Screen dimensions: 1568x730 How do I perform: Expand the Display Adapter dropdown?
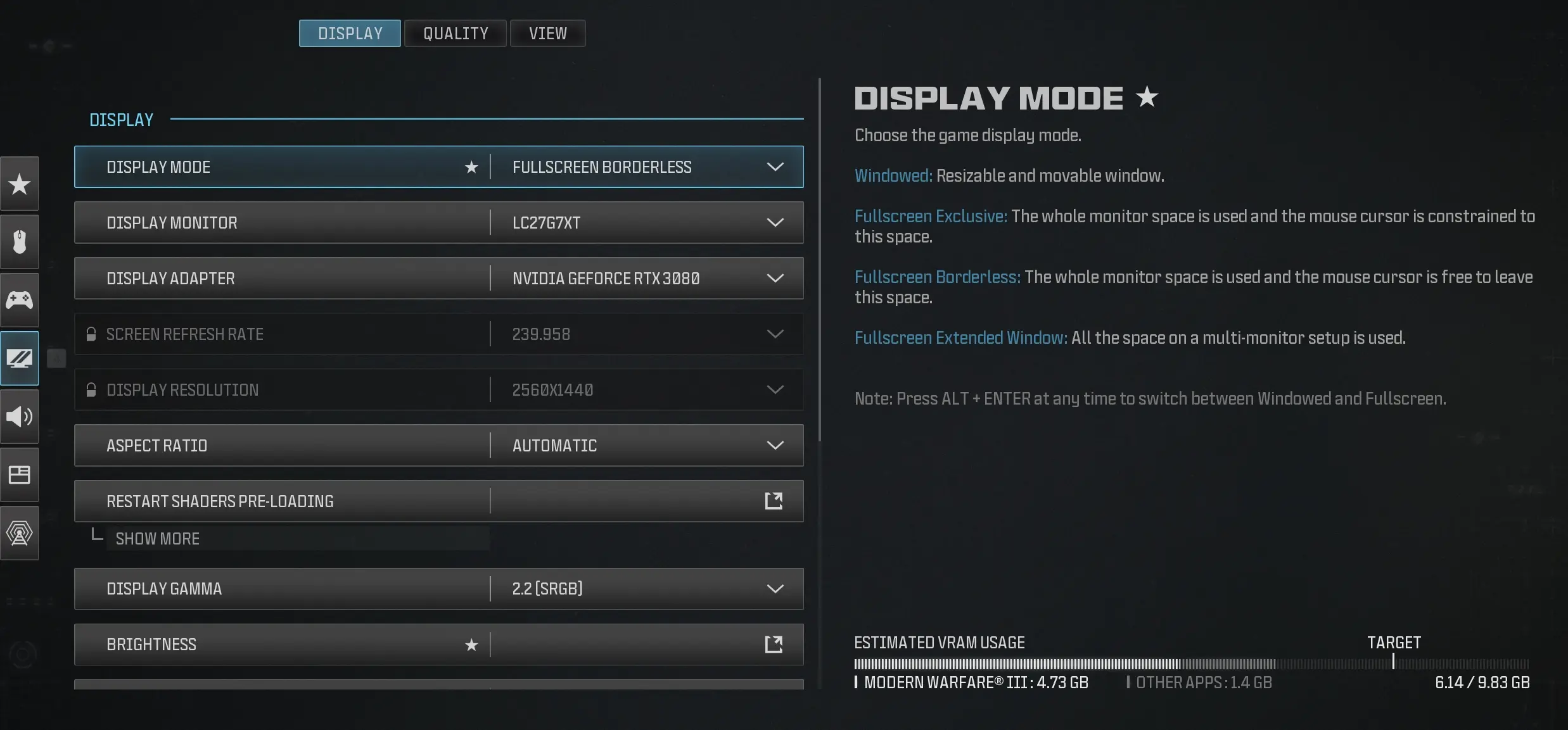pyautogui.click(x=775, y=278)
